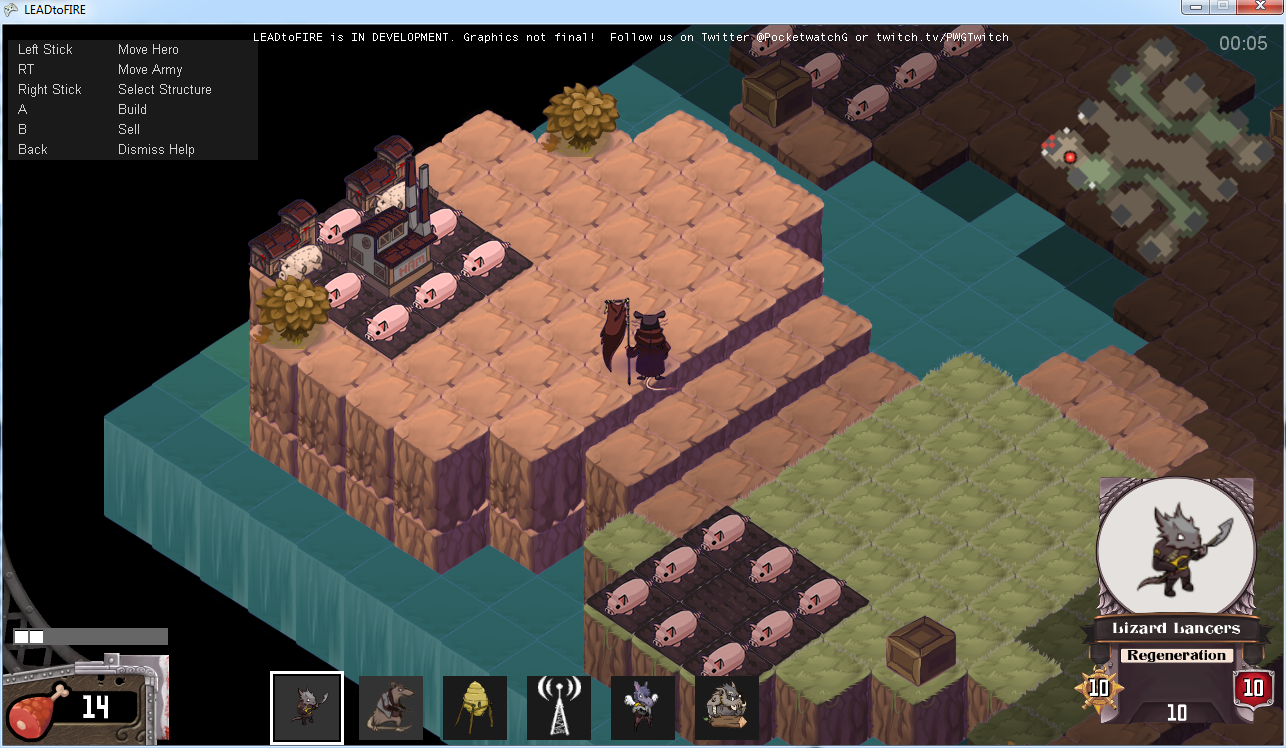Image resolution: width=1286 pixels, height=748 pixels.
Task: Click the Regeneration trait label
Action: pyautogui.click(x=1176, y=656)
